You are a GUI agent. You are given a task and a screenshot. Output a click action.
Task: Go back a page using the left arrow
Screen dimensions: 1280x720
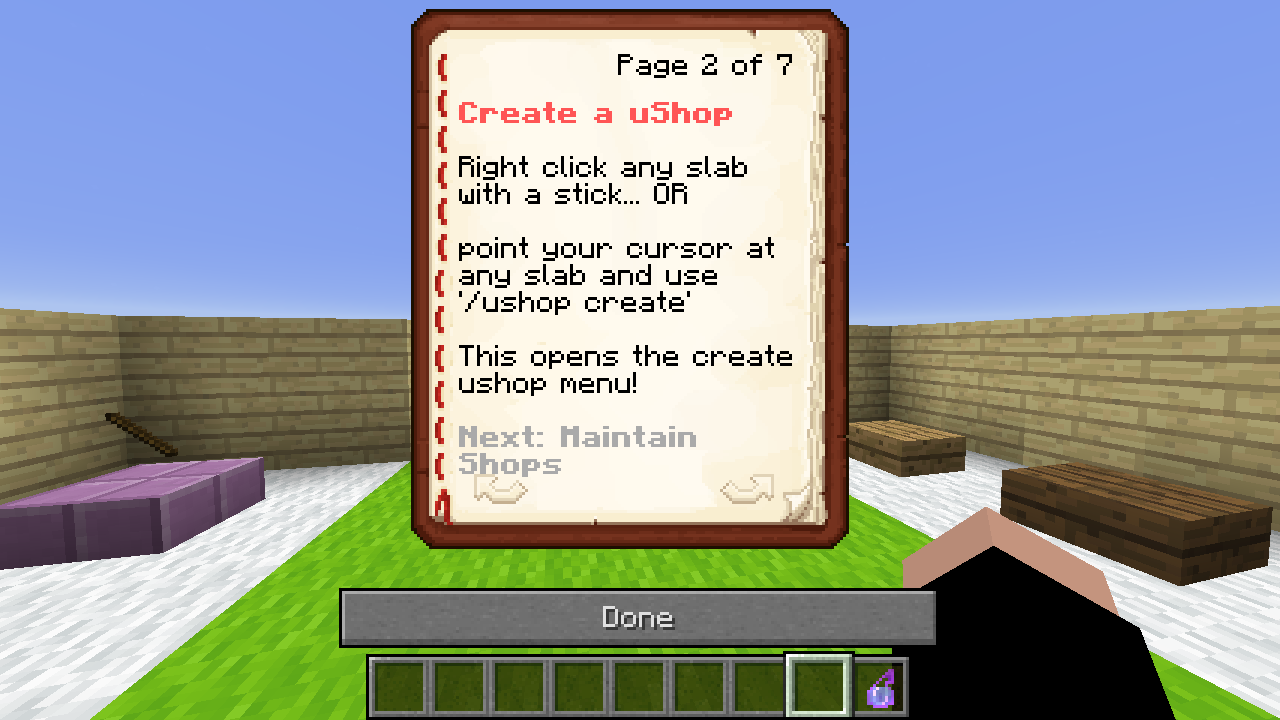(x=500, y=488)
